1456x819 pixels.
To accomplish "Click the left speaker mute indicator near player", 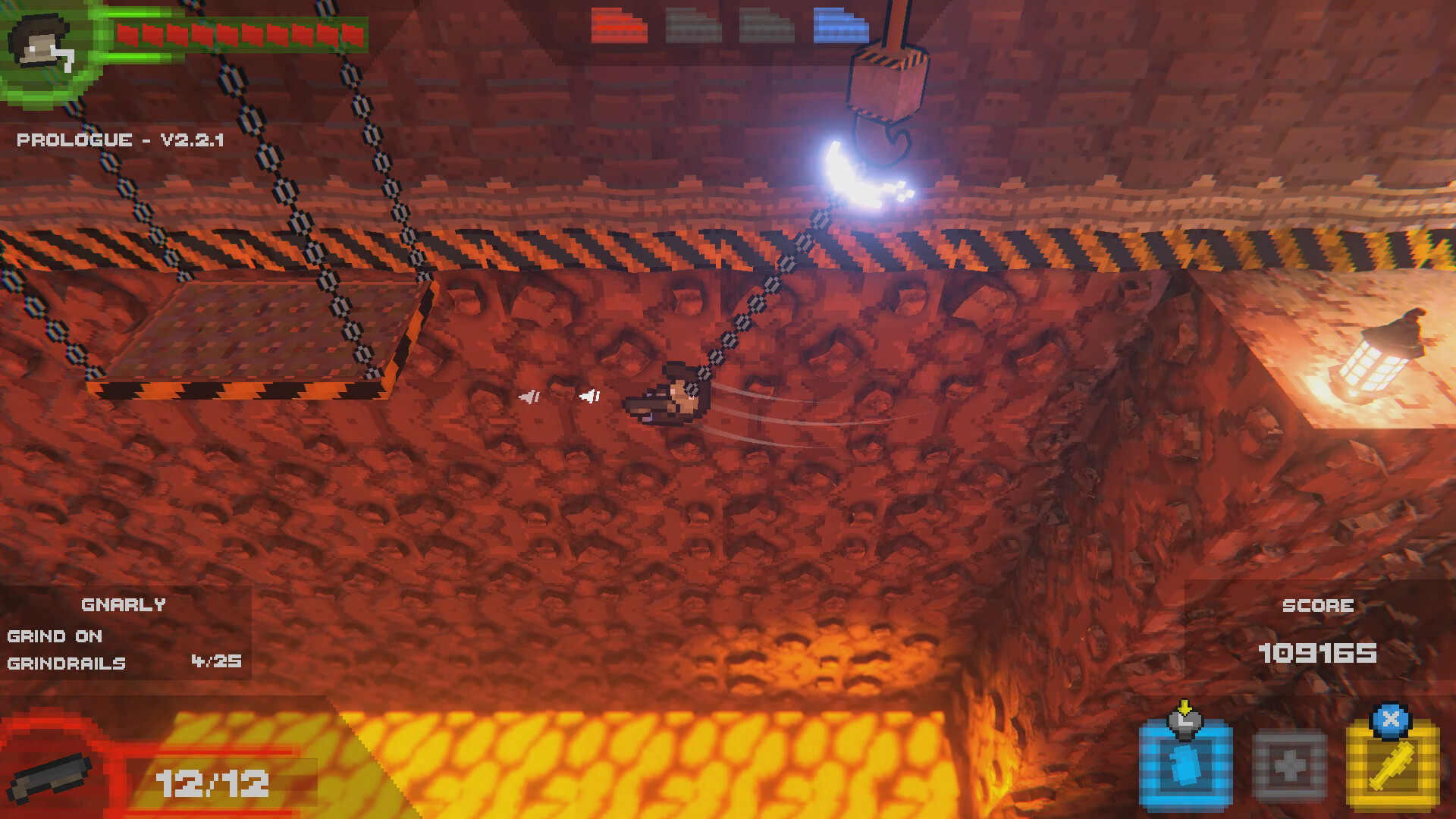I will tap(529, 396).
